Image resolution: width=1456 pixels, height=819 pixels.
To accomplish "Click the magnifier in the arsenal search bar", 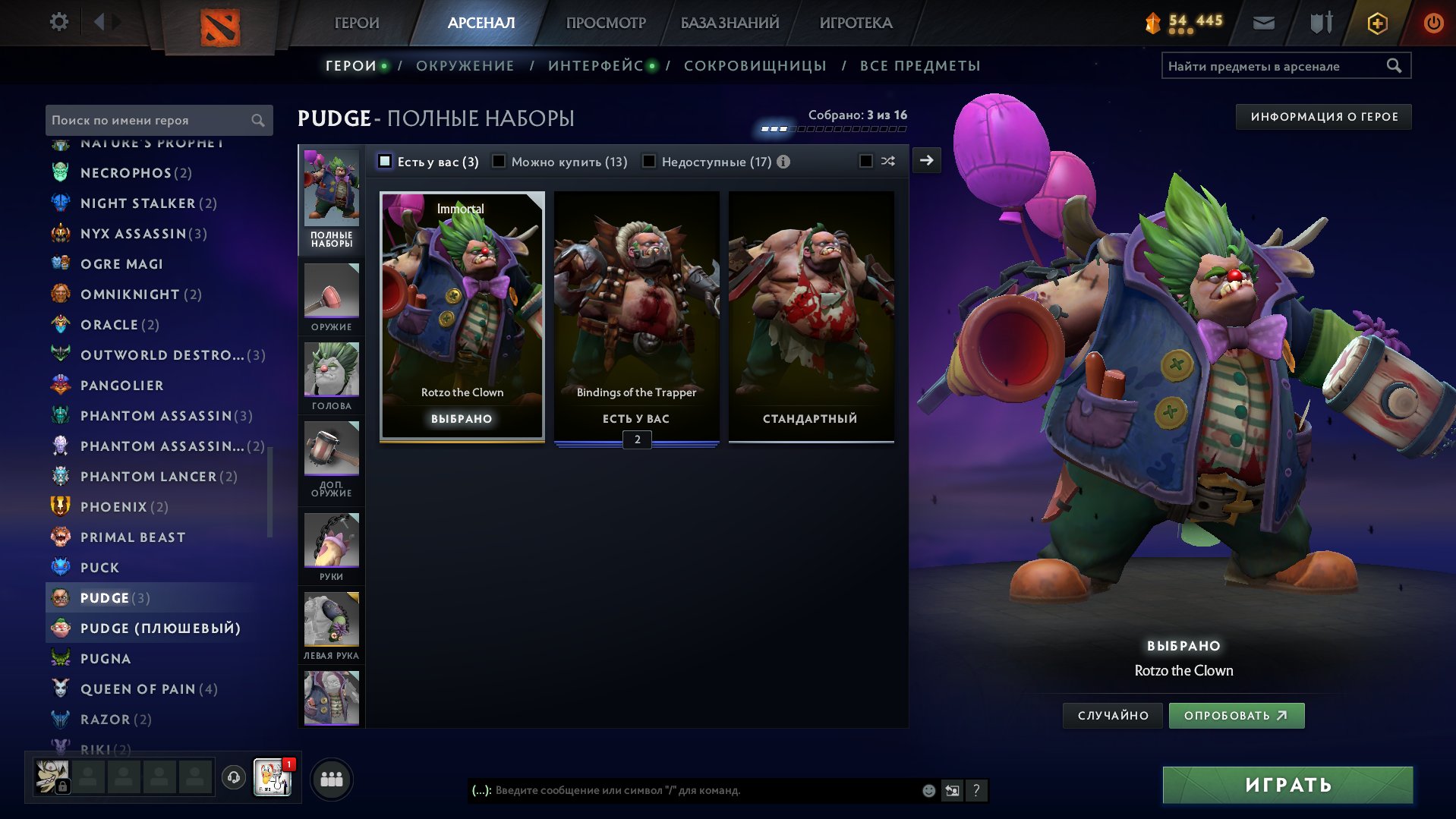I will coord(1395,65).
